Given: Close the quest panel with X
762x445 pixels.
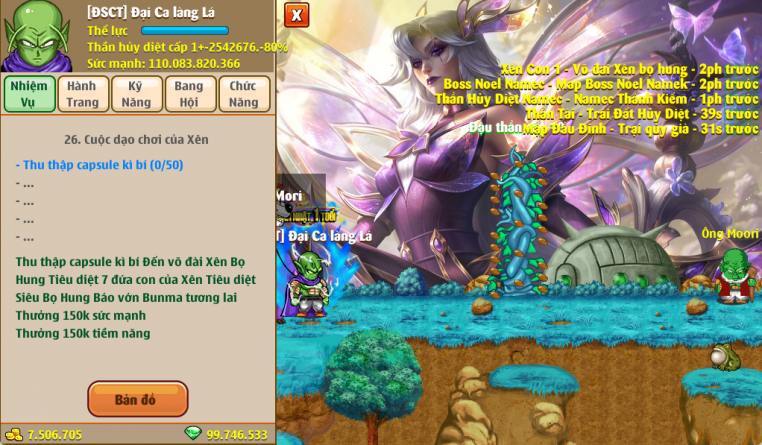Looking at the screenshot, I should coord(297,15).
